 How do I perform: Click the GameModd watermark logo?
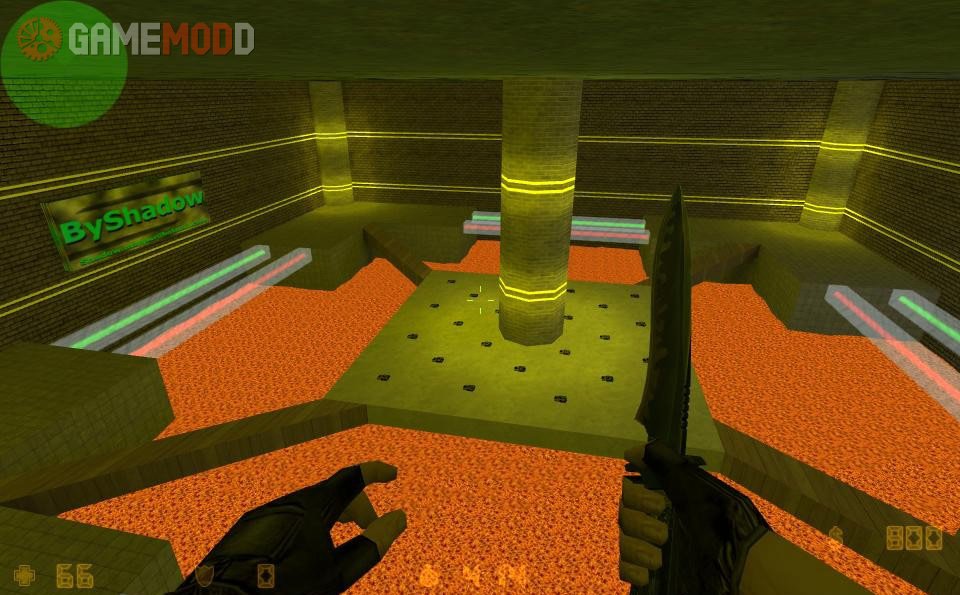(x=137, y=39)
